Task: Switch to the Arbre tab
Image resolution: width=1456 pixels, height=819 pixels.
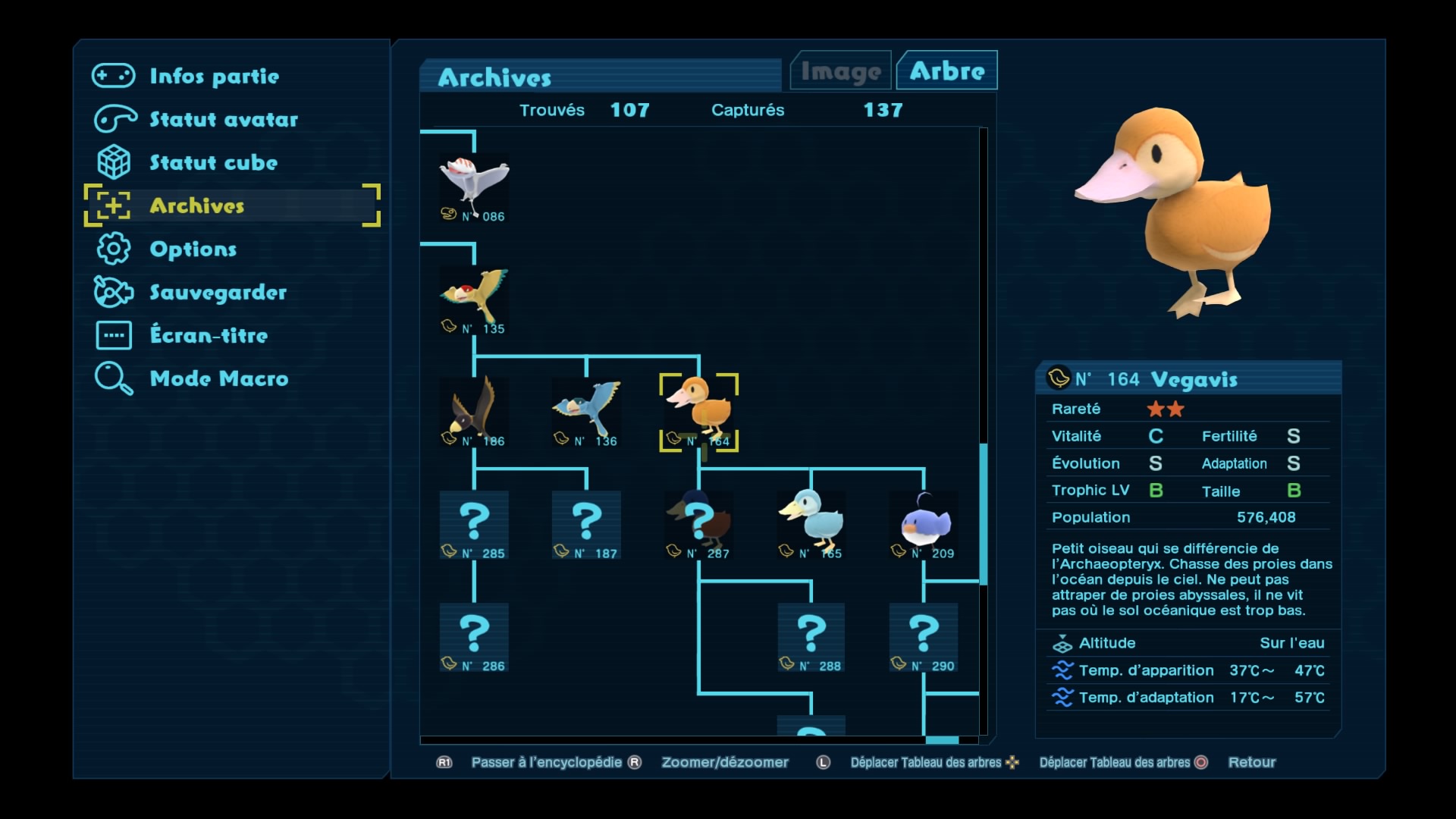Action: tap(946, 71)
